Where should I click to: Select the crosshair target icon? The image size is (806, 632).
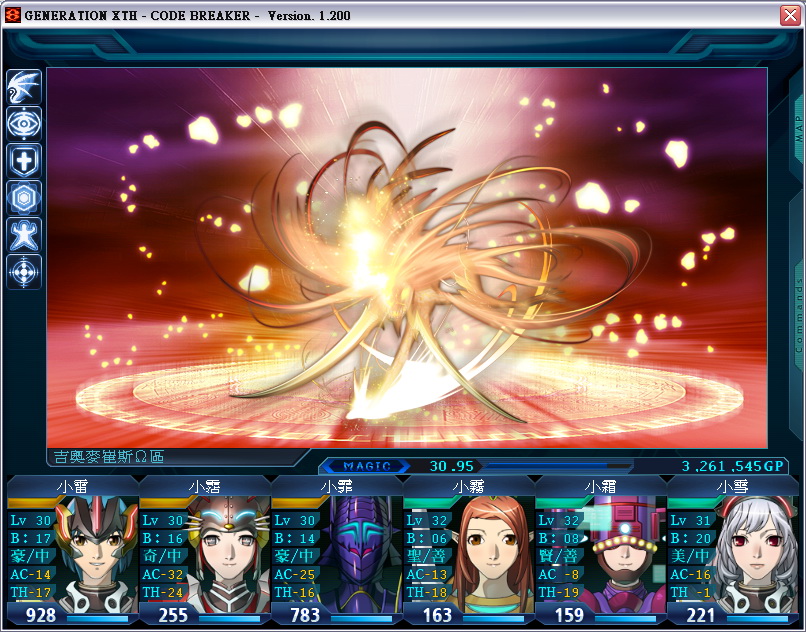[x=24, y=271]
